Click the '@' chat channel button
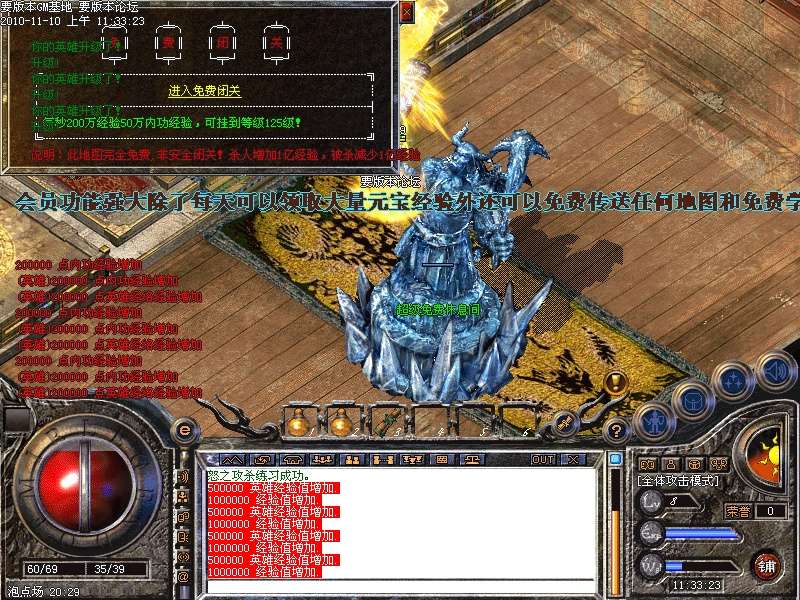This screenshot has height=600, width=800. (x=183, y=577)
